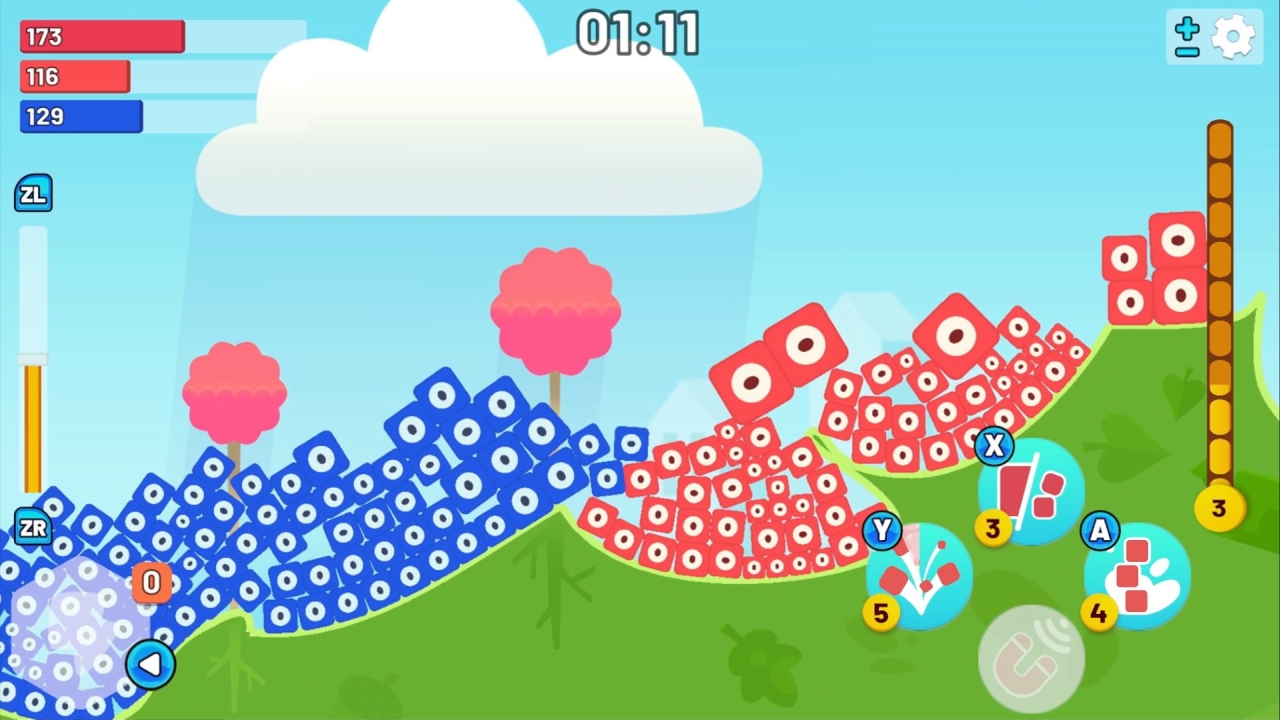Open the settings gear
The image size is (1280, 720).
(x=1233, y=36)
